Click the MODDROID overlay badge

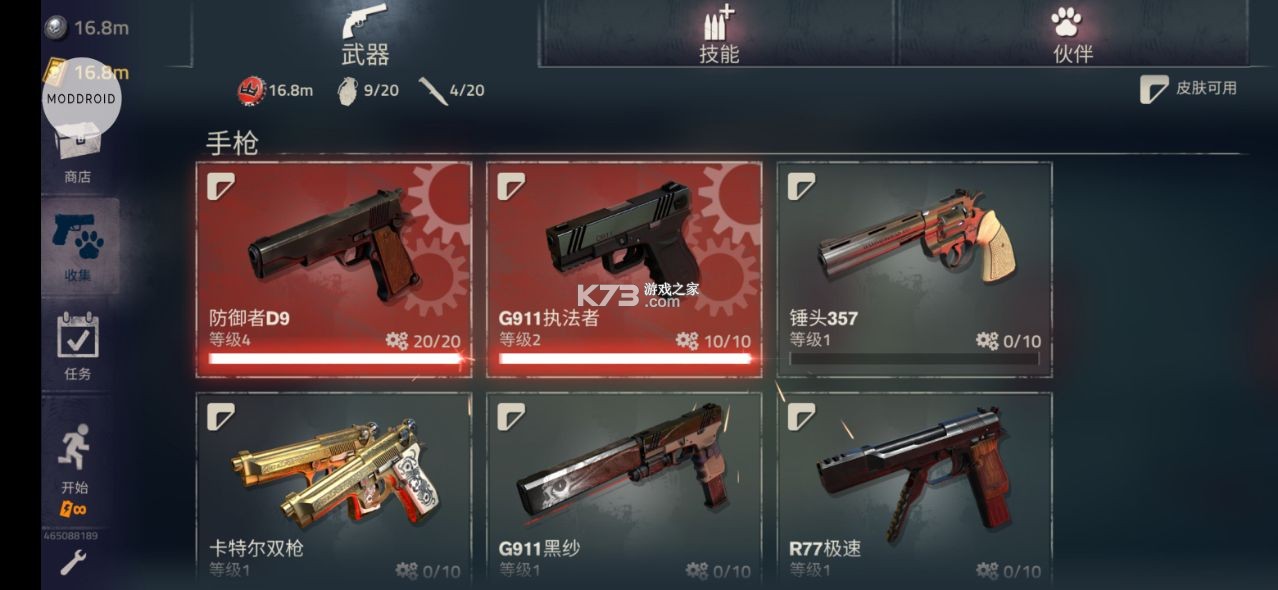click(82, 99)
